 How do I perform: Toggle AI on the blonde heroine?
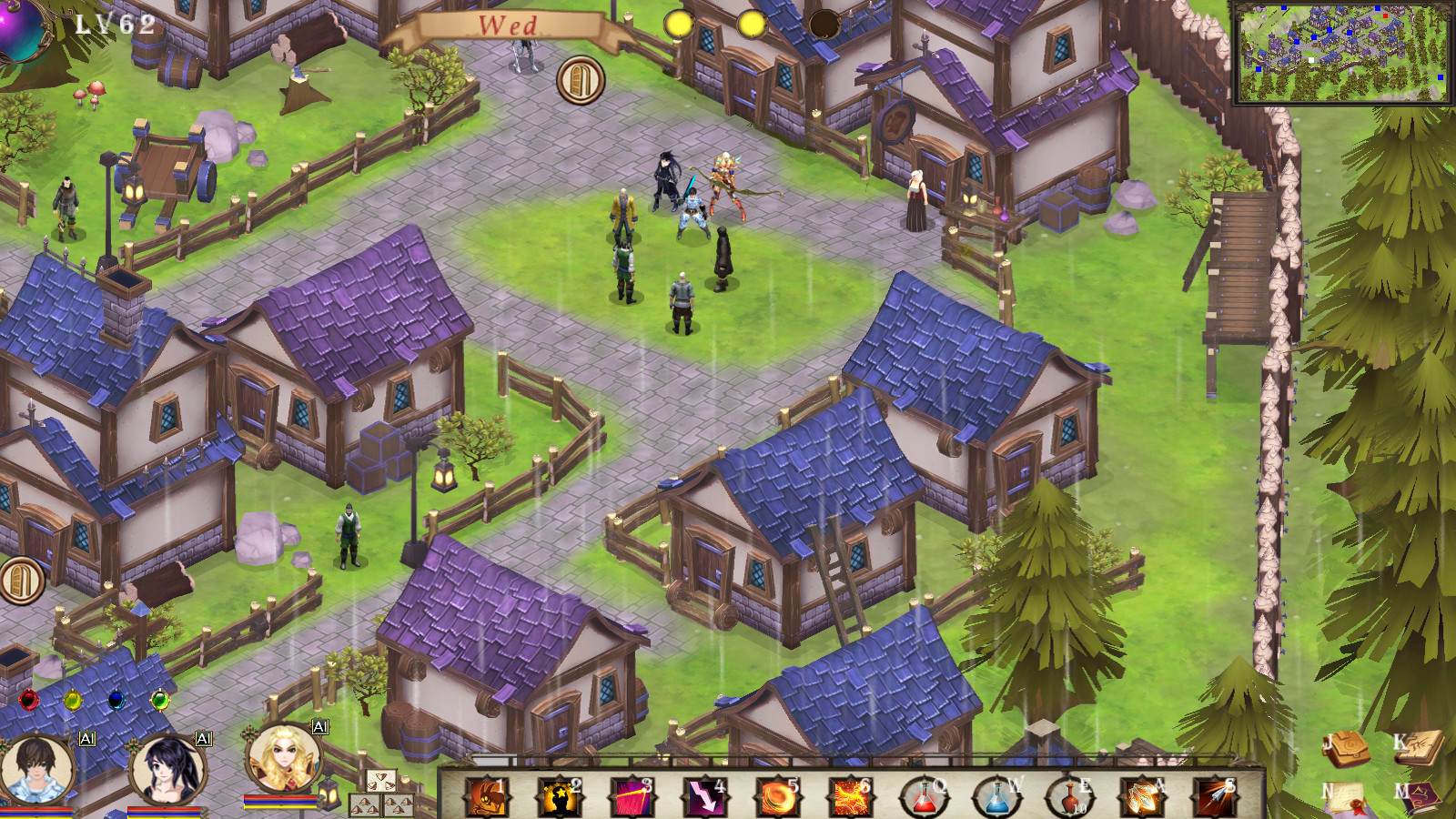(x=319, y=726)
